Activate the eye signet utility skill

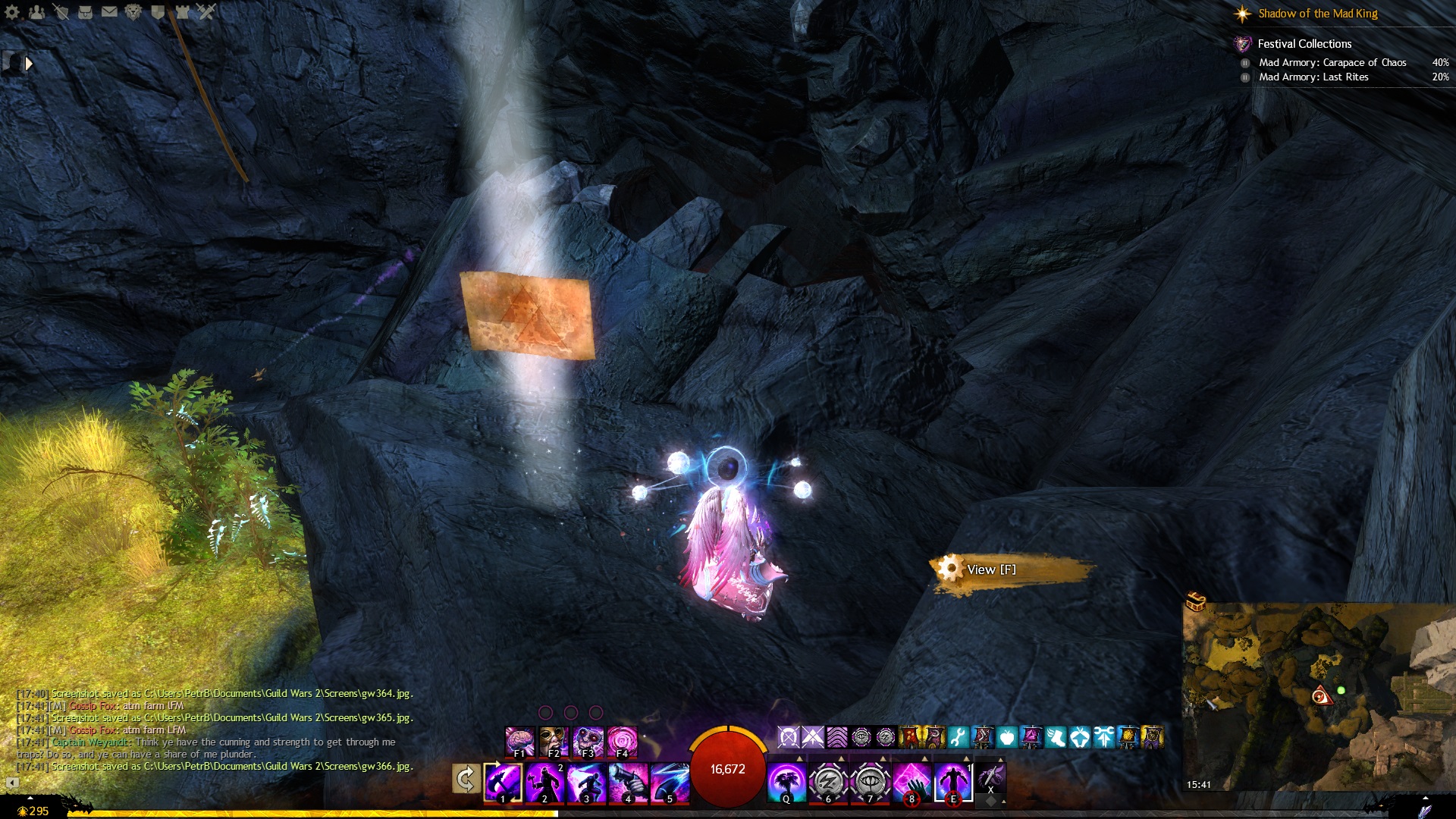(870, 782)
